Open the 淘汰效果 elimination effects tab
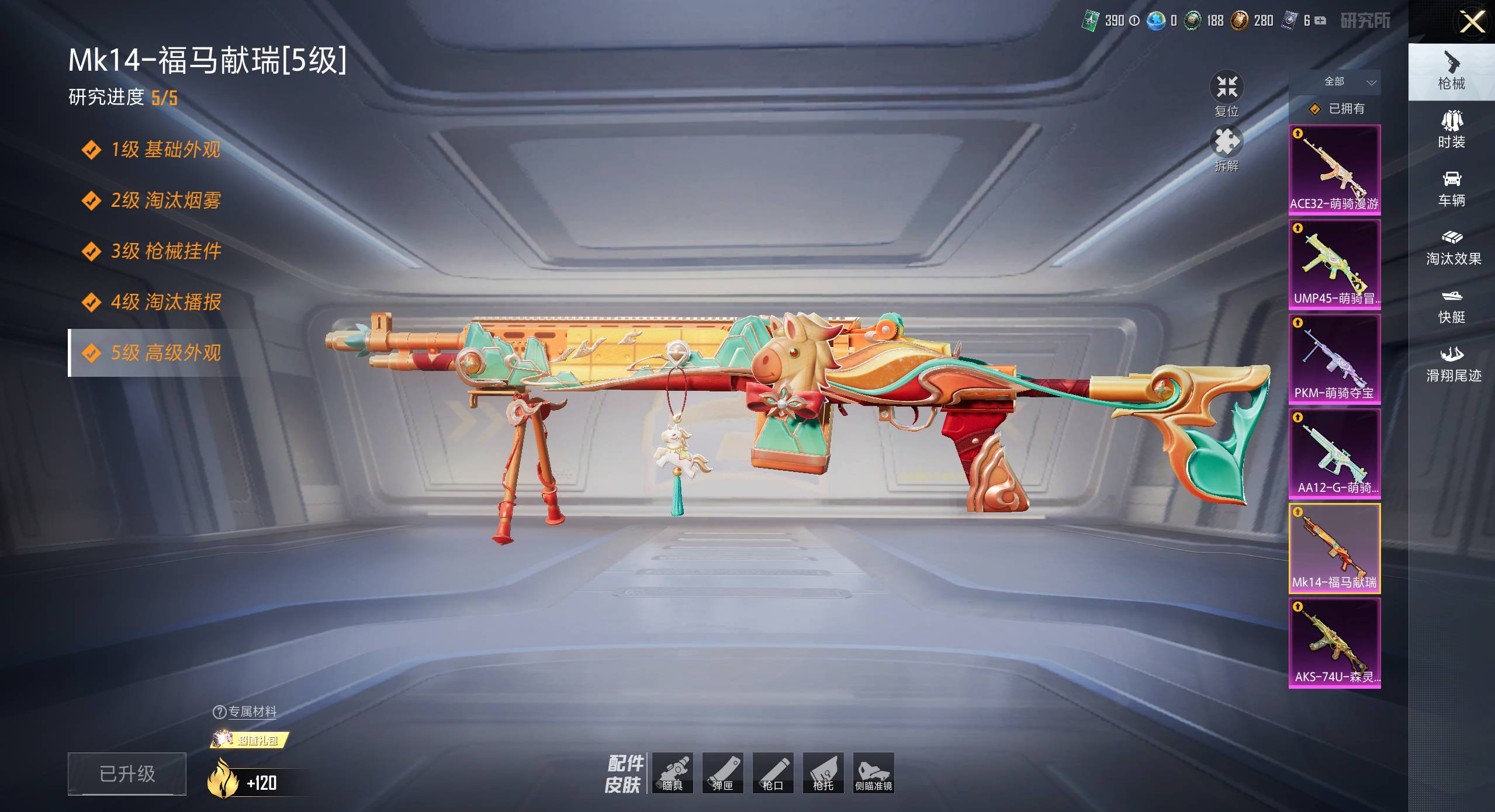 coord(1453,247)
